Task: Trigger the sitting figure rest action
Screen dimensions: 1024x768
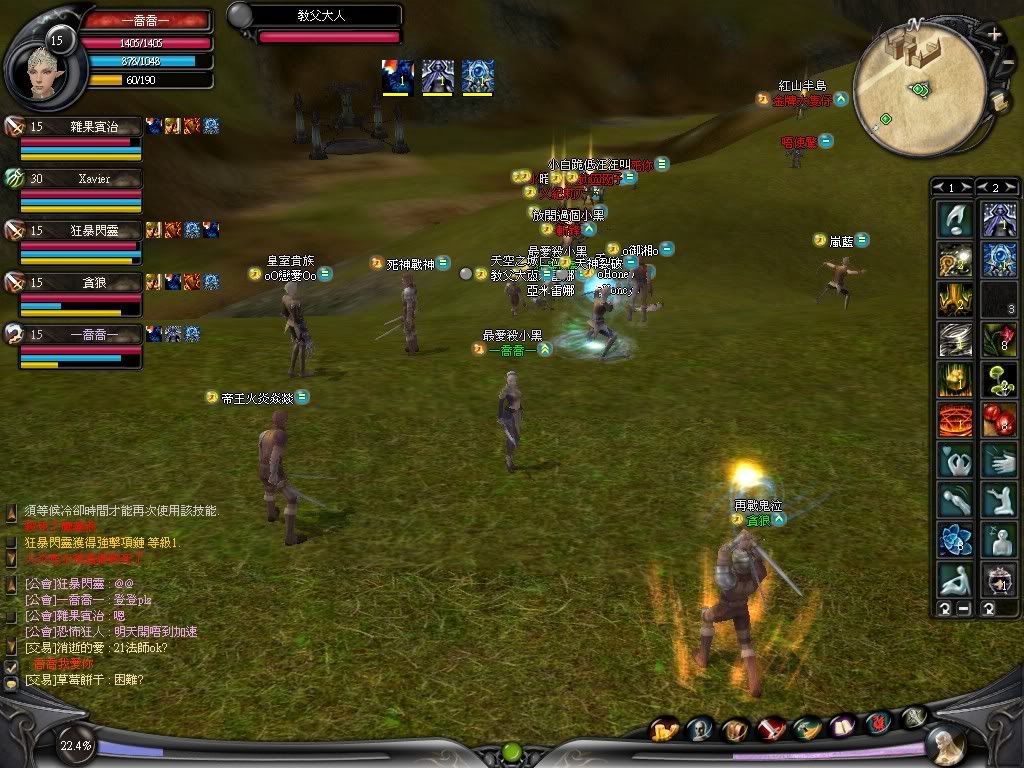Action: pyautogui.click(x=955, y=579)
